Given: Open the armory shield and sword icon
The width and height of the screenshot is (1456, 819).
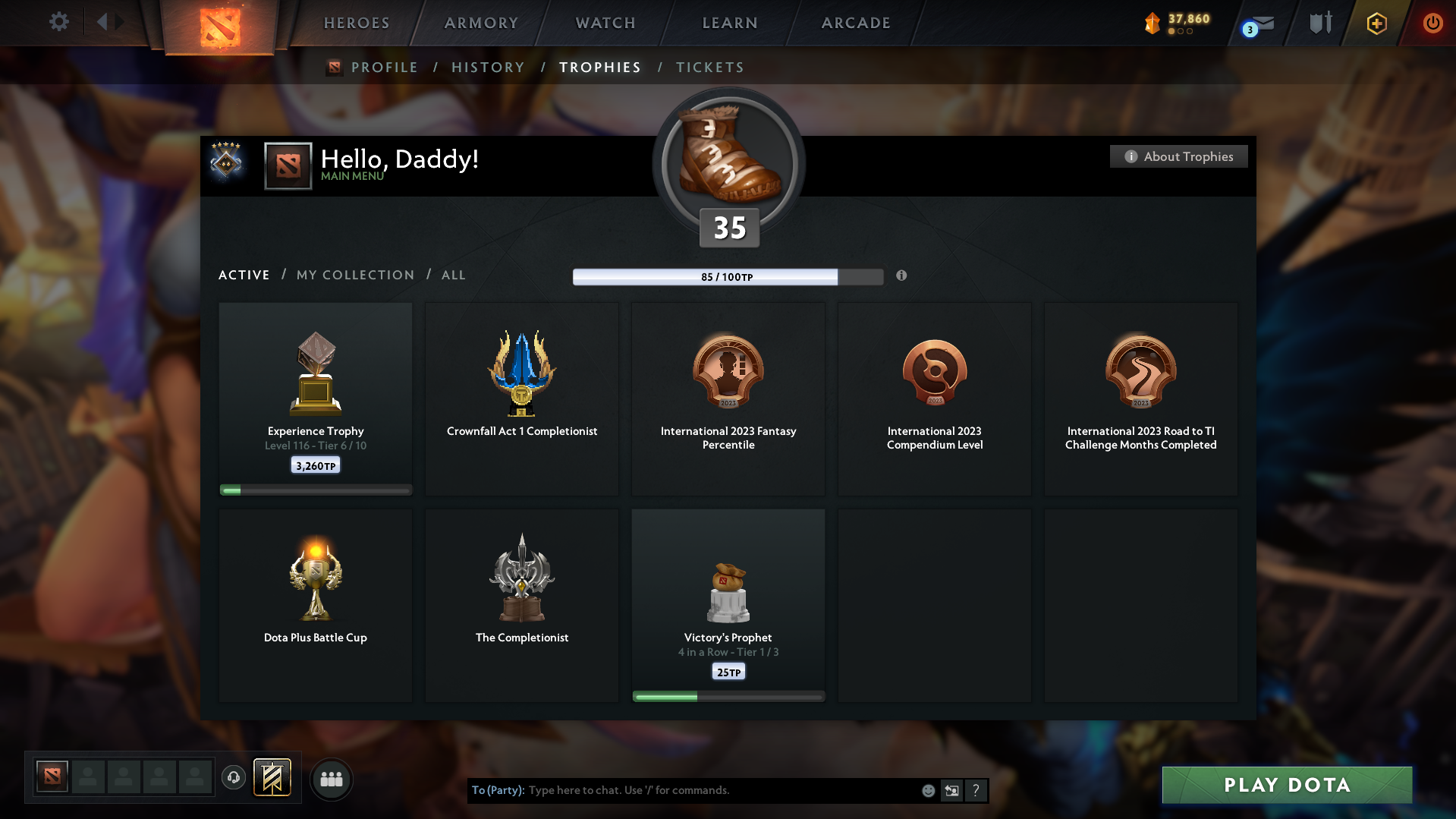Looking at the screenshot, I should click(1320, 23).
